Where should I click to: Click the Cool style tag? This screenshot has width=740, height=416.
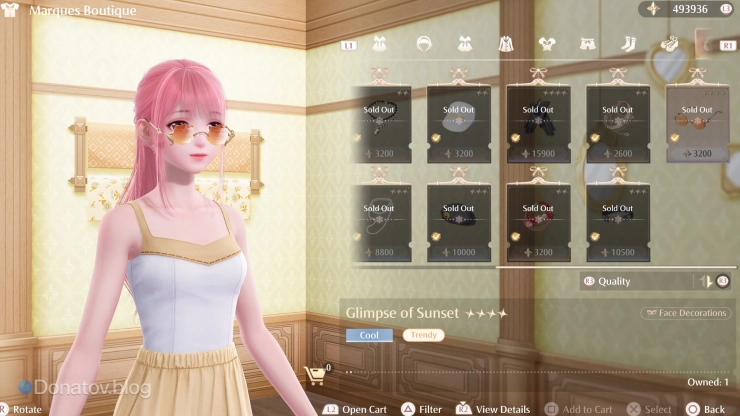pyautogui.click(x=369, y=335)
